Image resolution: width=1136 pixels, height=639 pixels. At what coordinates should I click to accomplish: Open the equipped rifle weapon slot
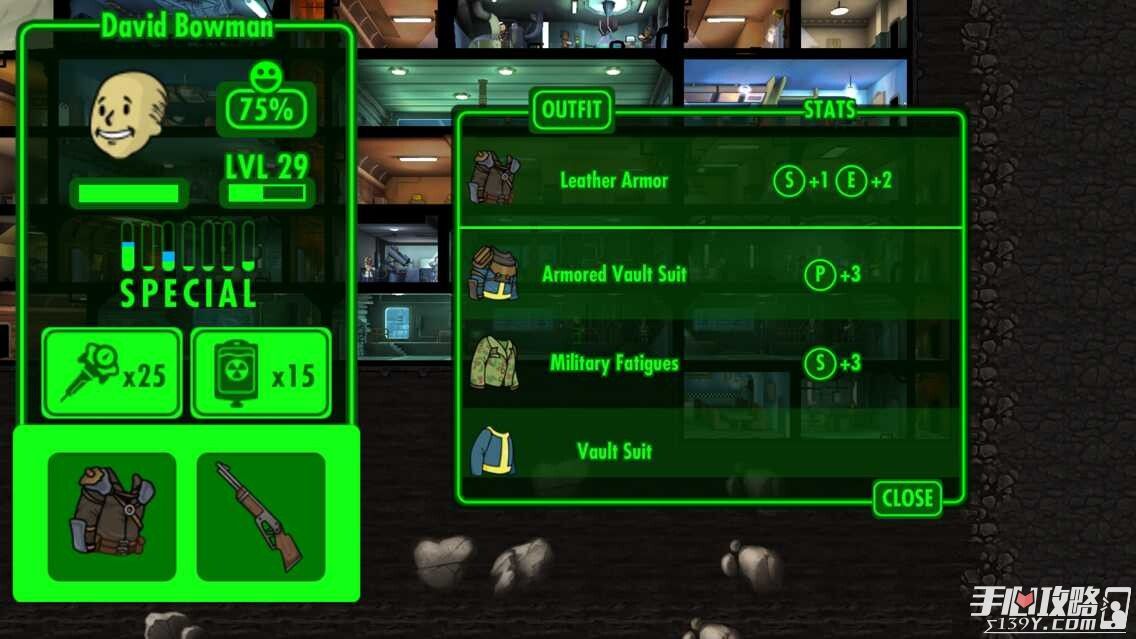(261, 516)
